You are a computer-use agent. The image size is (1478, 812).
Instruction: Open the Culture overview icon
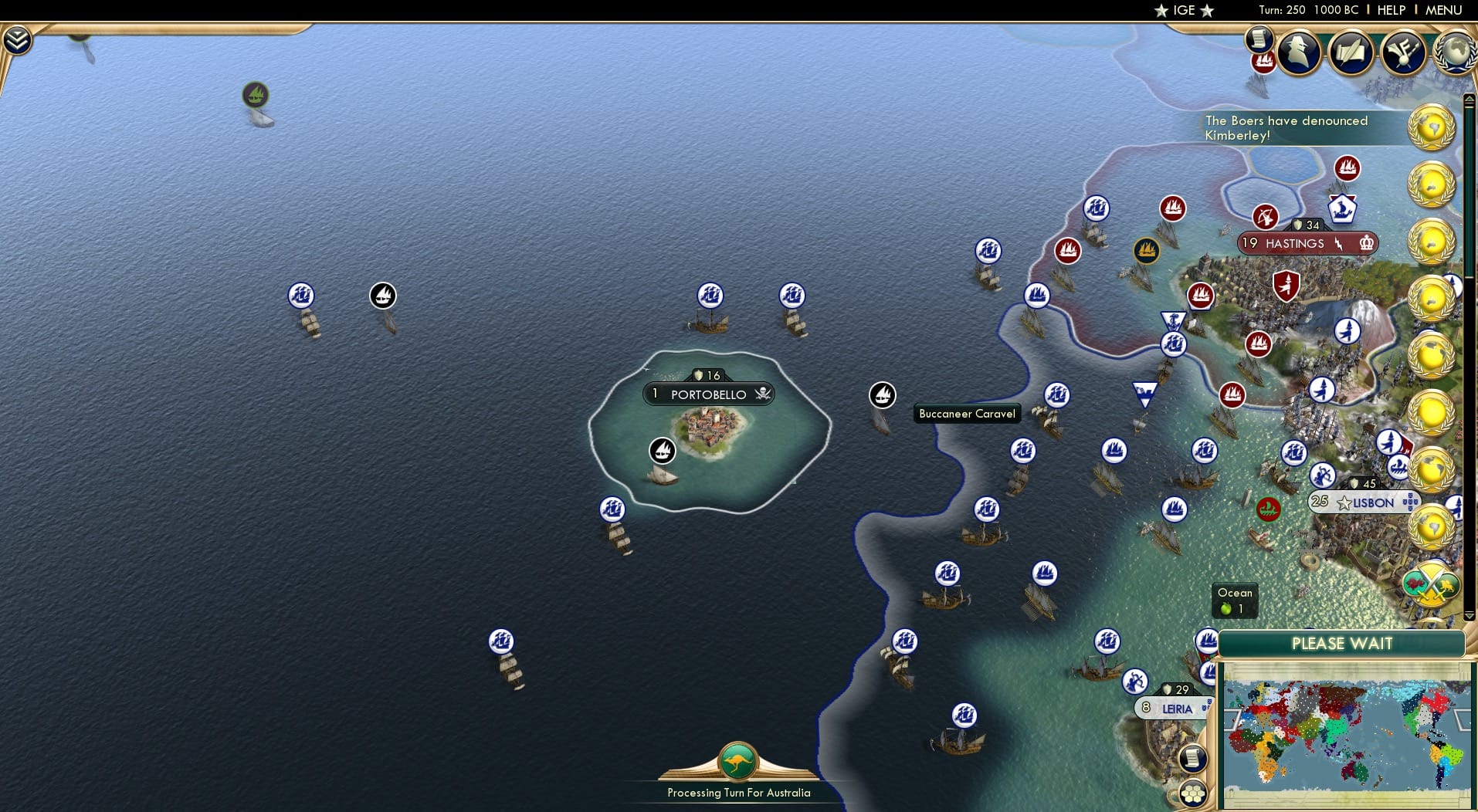tap(1404, 52)
